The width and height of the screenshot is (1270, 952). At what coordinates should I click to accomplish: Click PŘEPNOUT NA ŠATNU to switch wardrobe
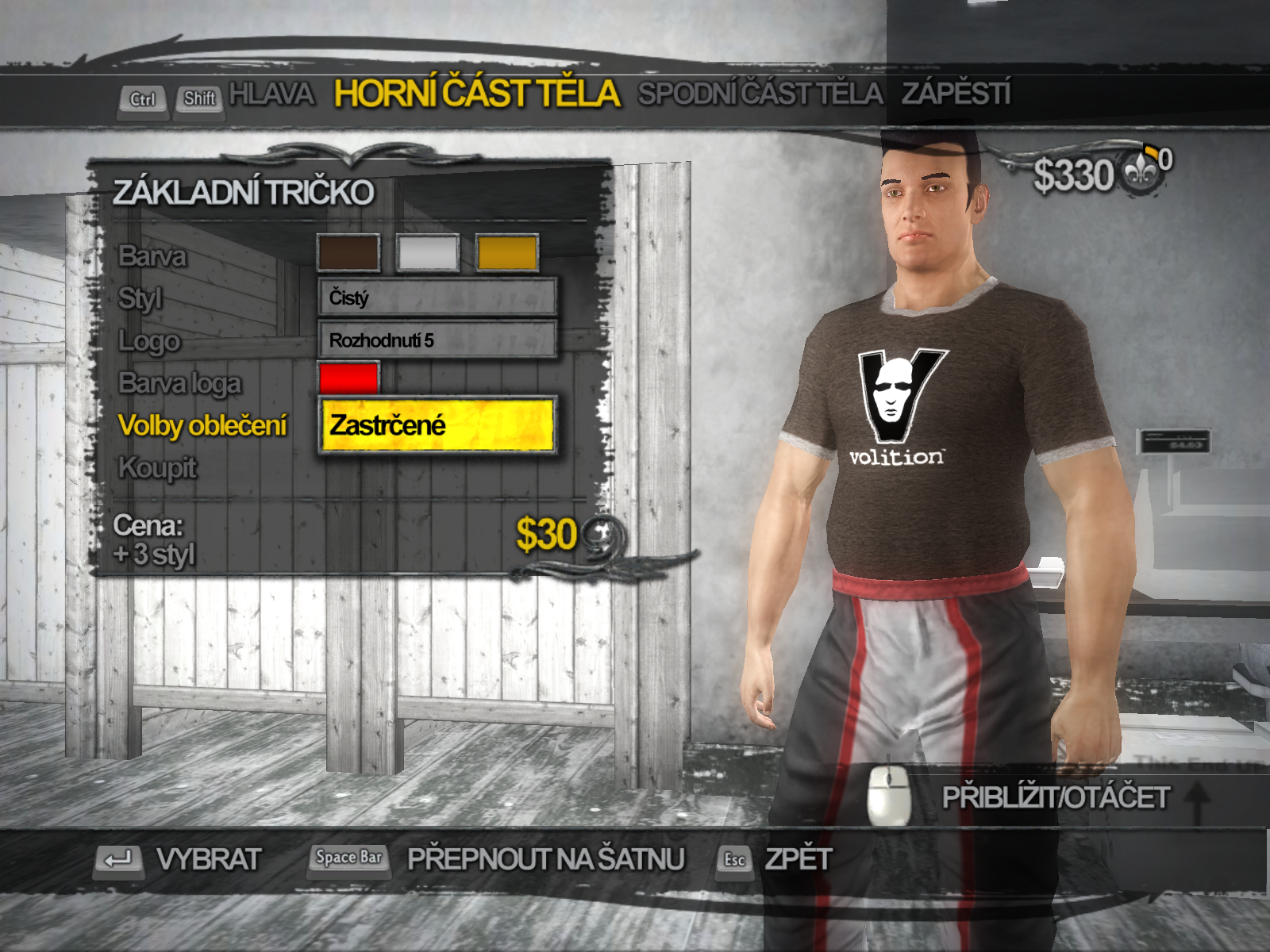[x=545, y=859]
